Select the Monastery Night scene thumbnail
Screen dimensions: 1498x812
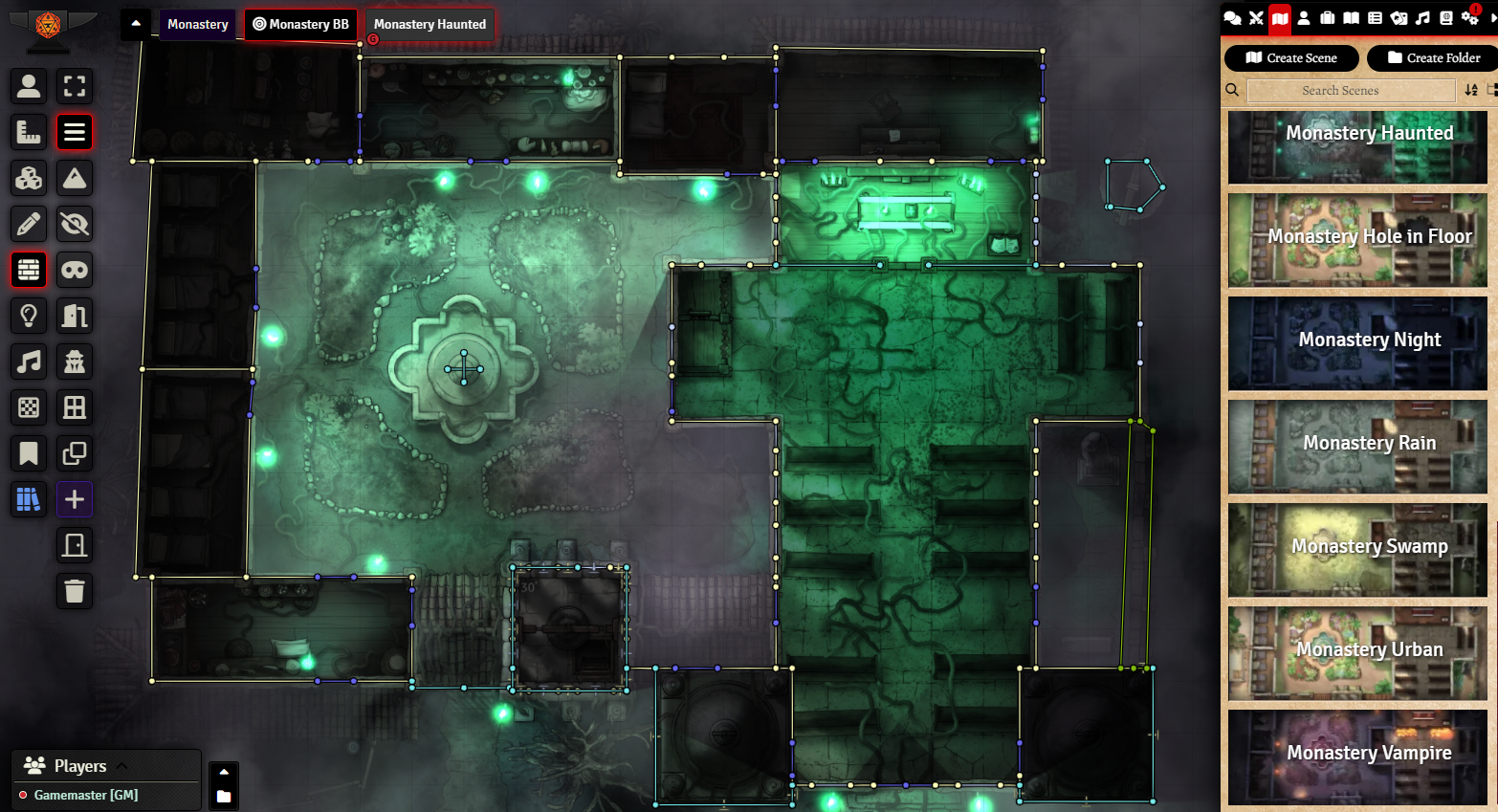tap(1357, 342)
